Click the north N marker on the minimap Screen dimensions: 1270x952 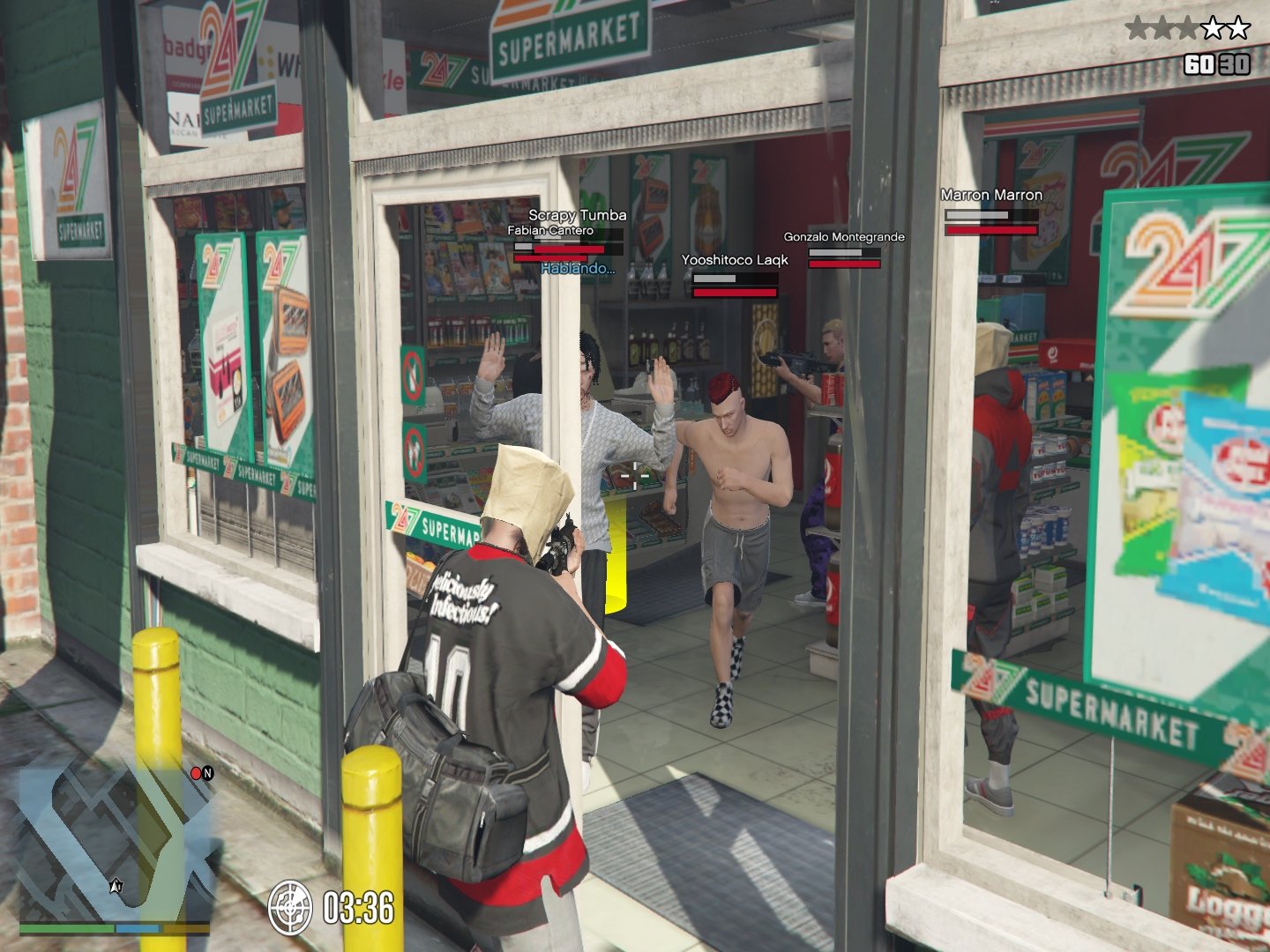tap(208, 773)
